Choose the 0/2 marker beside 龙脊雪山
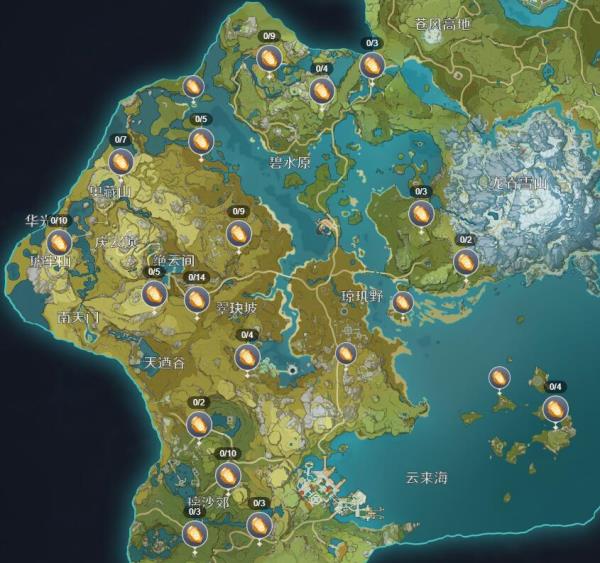This screenshot has height=563, width=600. pyautogui.click(x=465, y=262)
